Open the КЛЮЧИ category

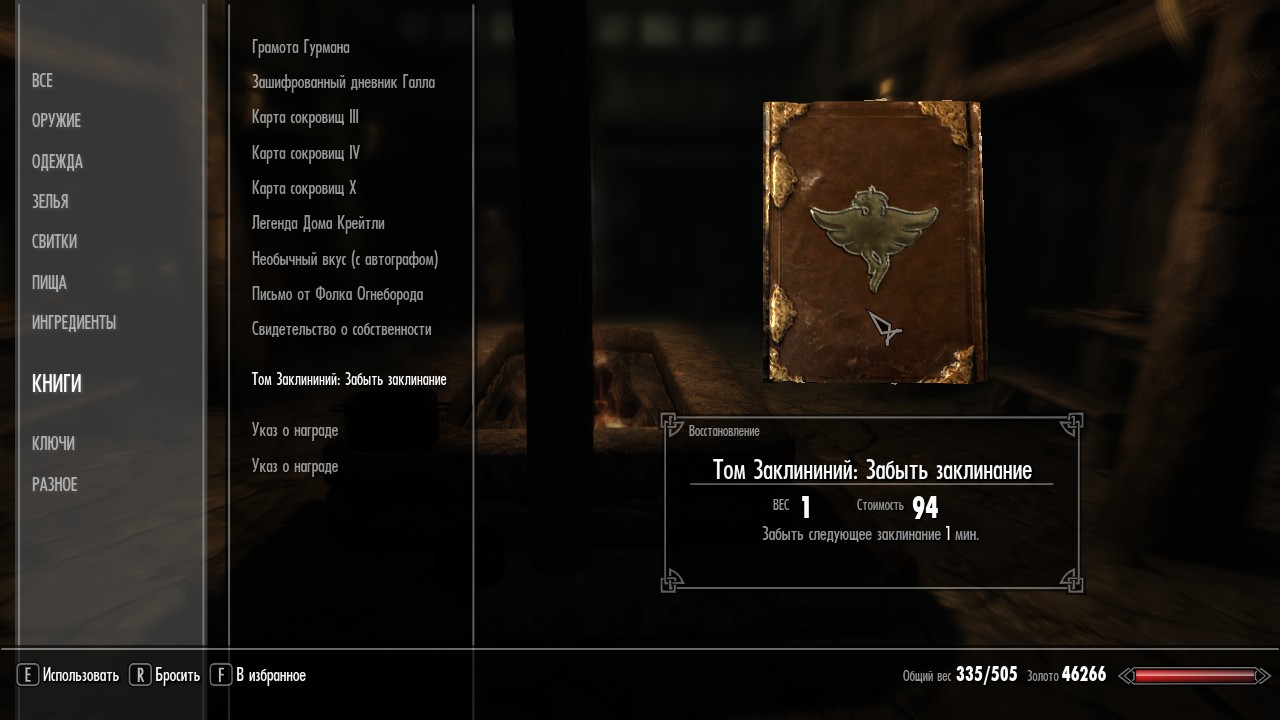pyautogui.click(x=53, y=444)
